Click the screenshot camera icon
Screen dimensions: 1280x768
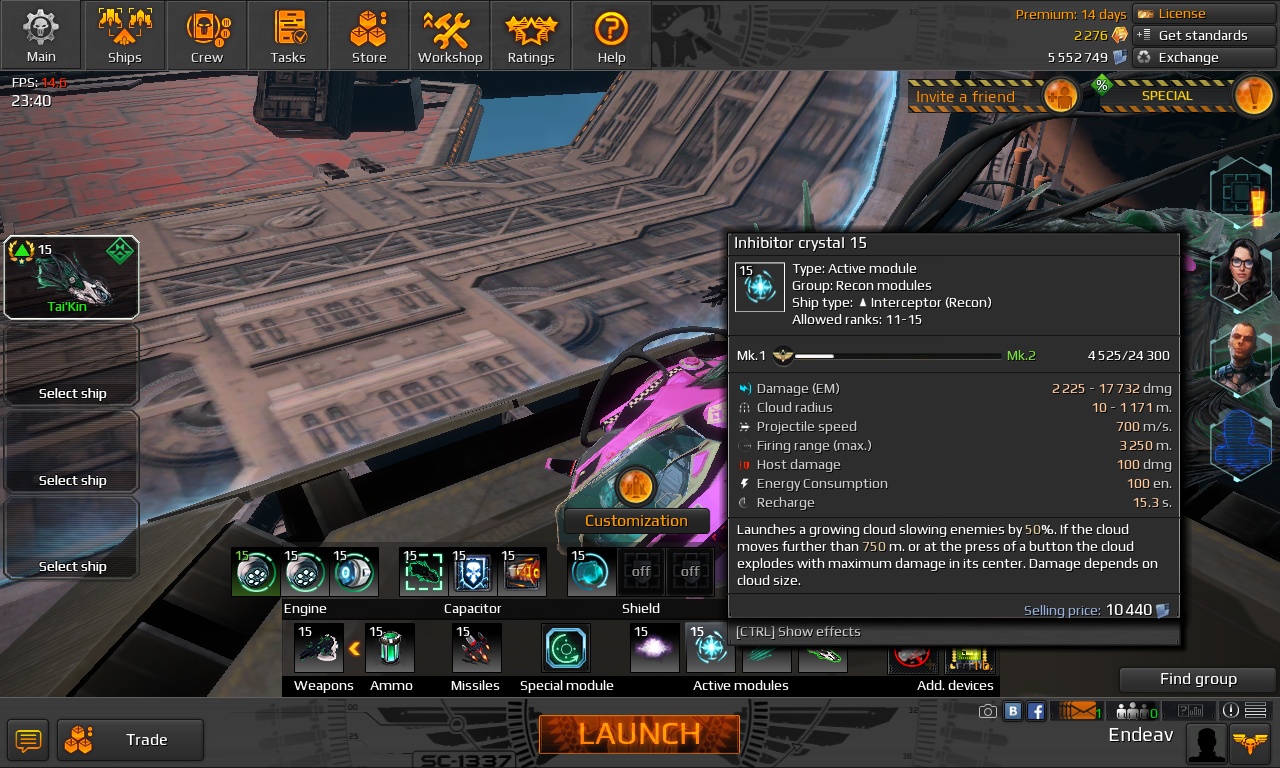988,710
